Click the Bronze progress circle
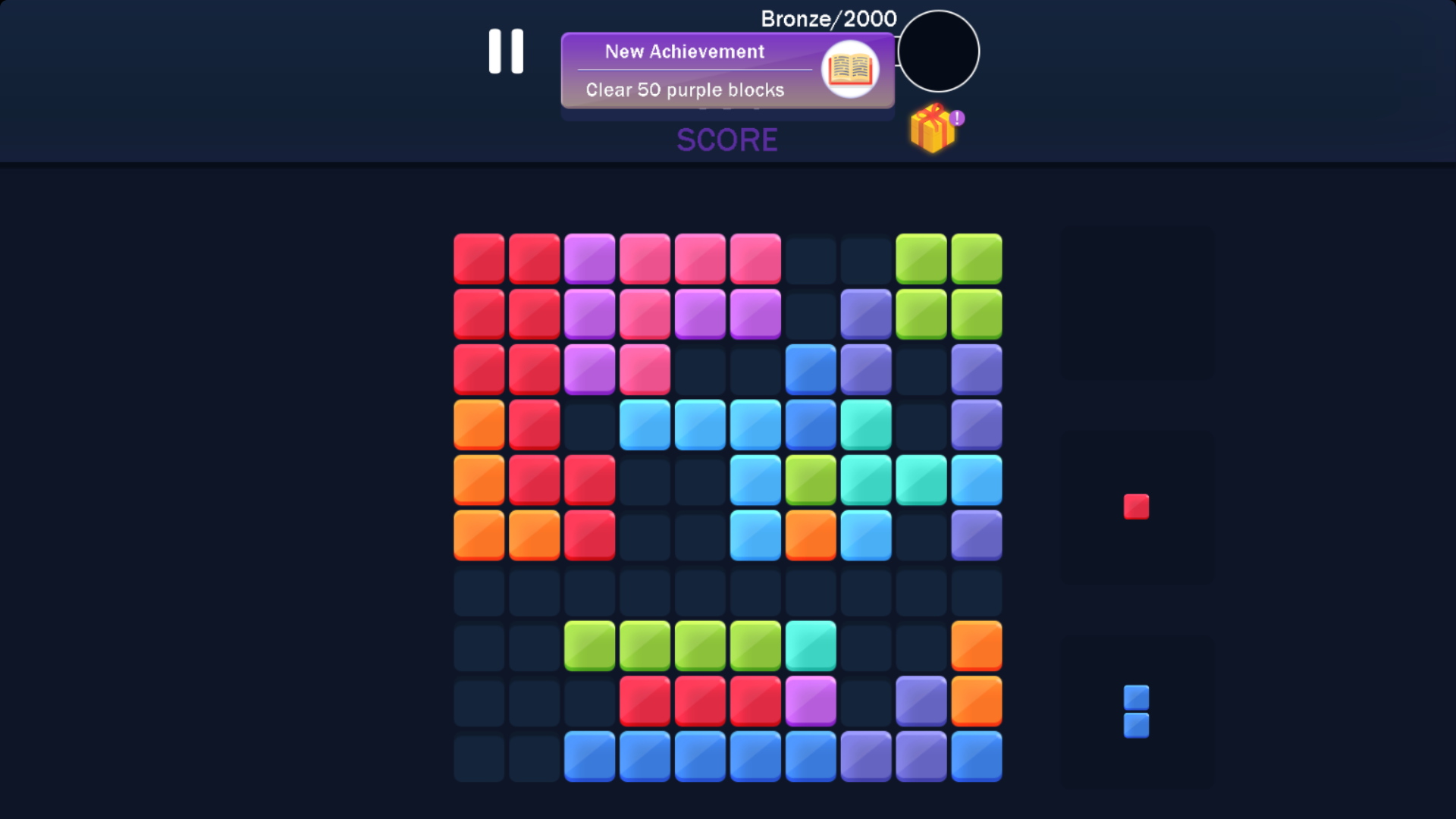Screen dimensions: 1456x819 point(937,51)
